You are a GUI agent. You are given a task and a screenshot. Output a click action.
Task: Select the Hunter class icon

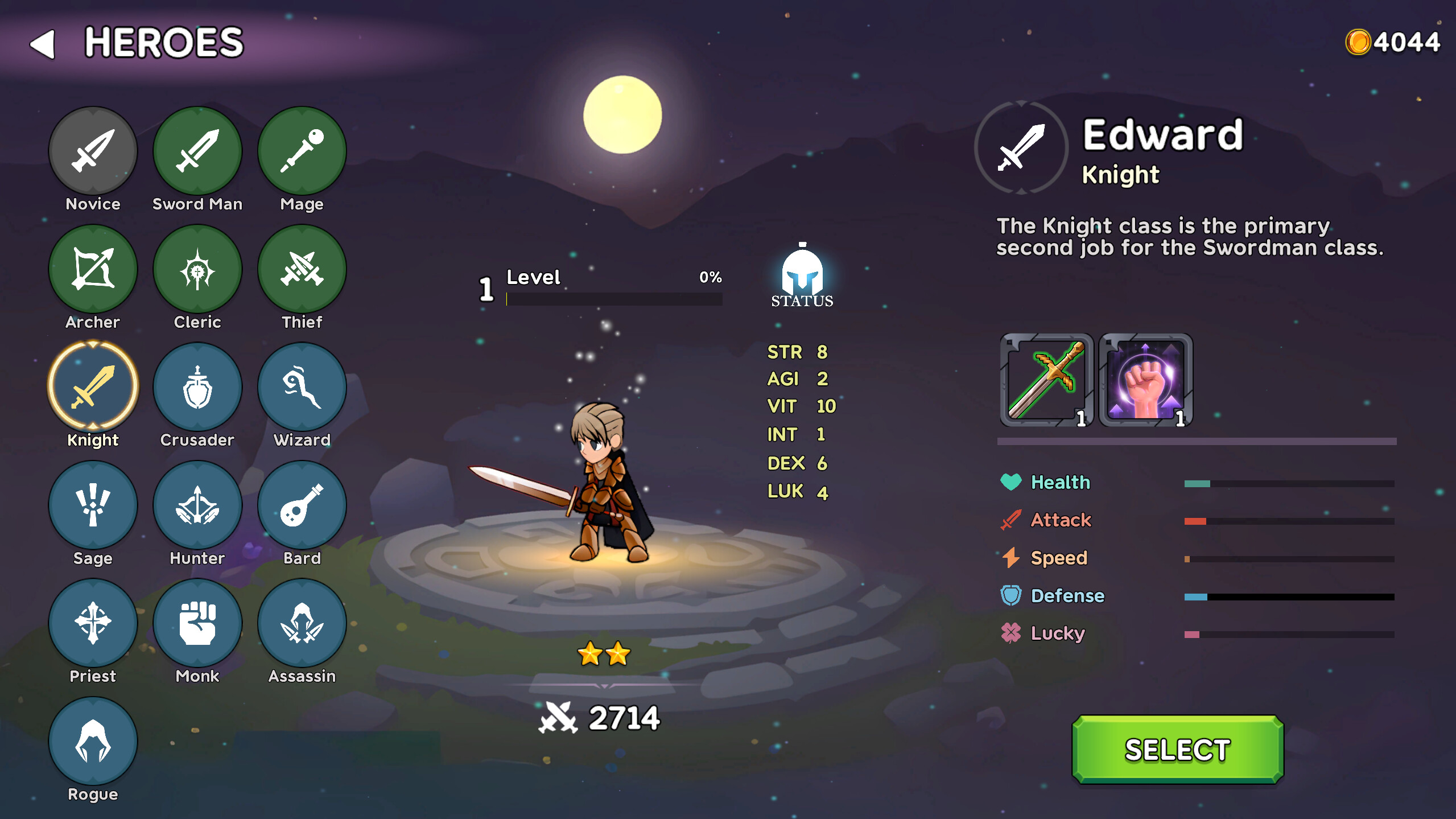click(x=197, y=504)
